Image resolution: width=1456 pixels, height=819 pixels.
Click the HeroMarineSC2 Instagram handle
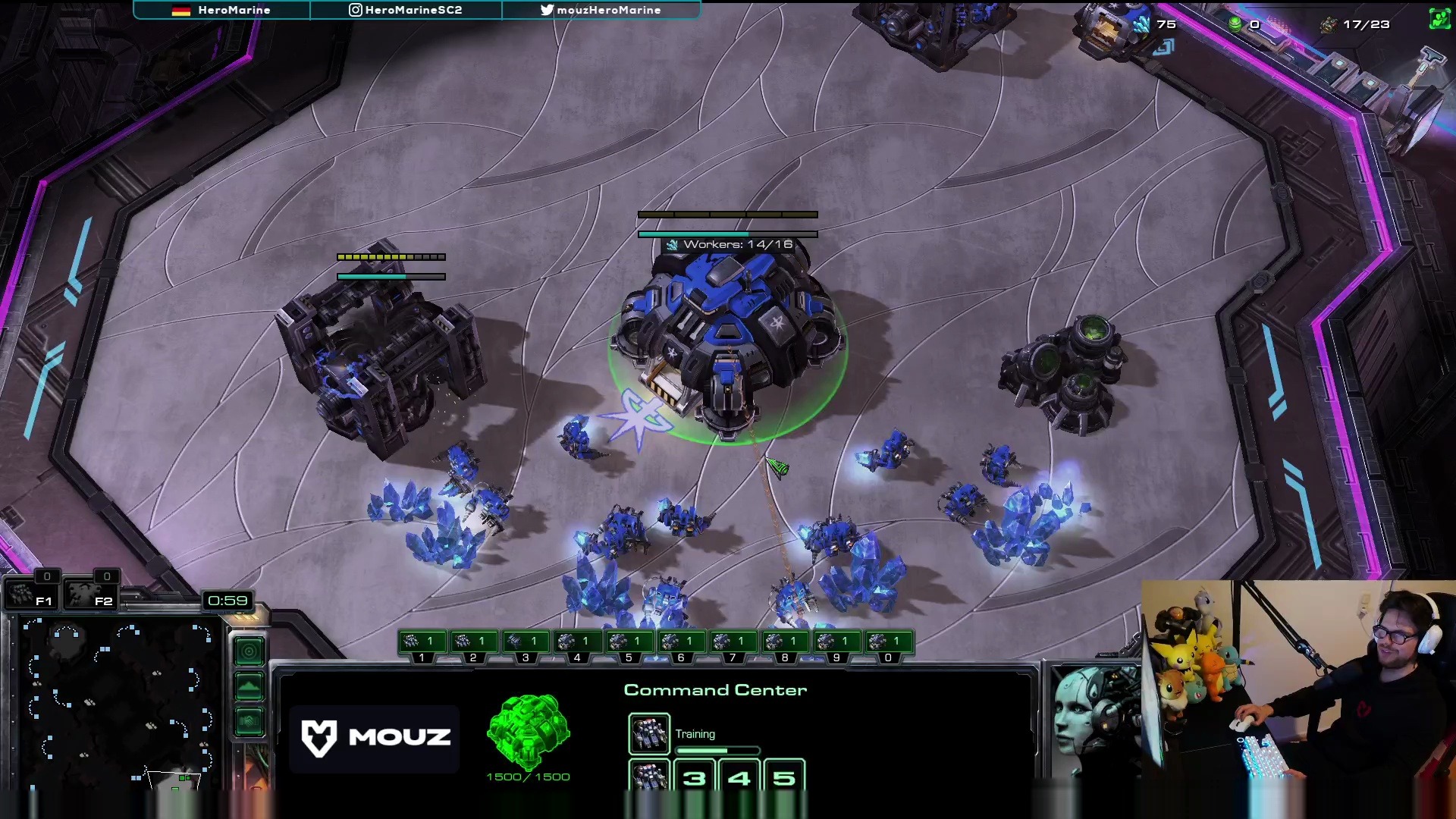(406, 10)
